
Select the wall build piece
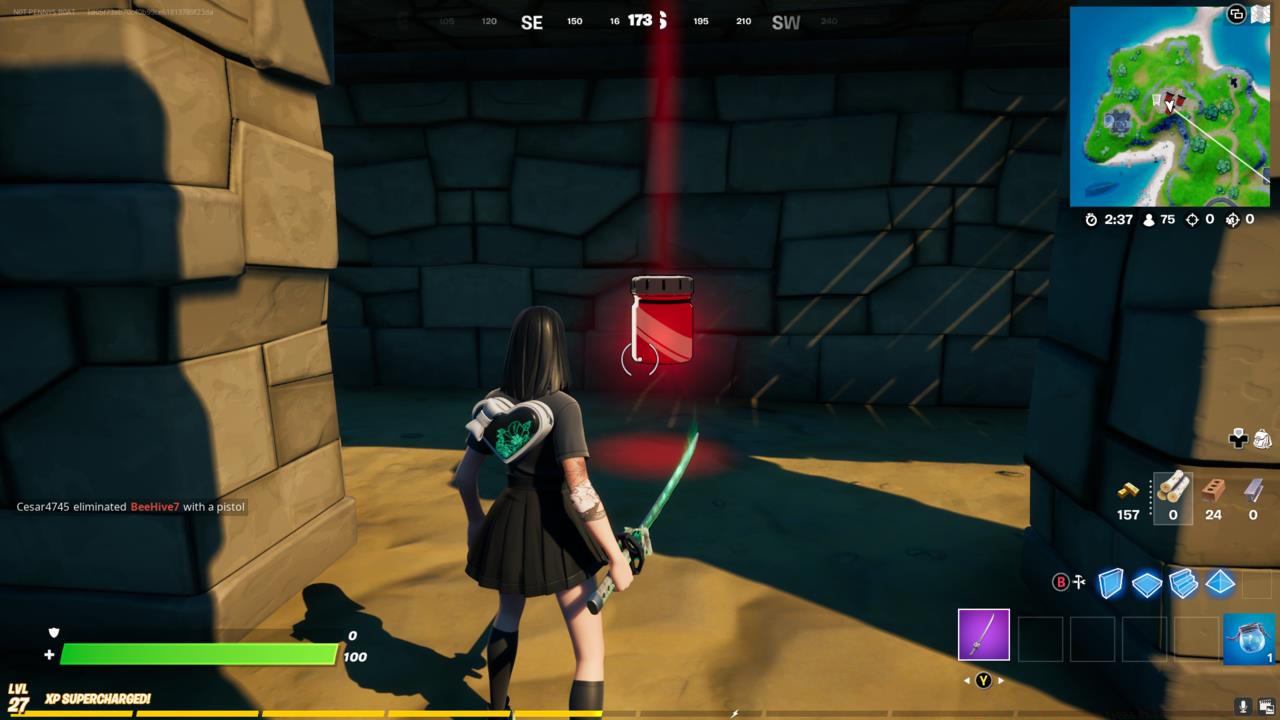(x=1111, y=583)
